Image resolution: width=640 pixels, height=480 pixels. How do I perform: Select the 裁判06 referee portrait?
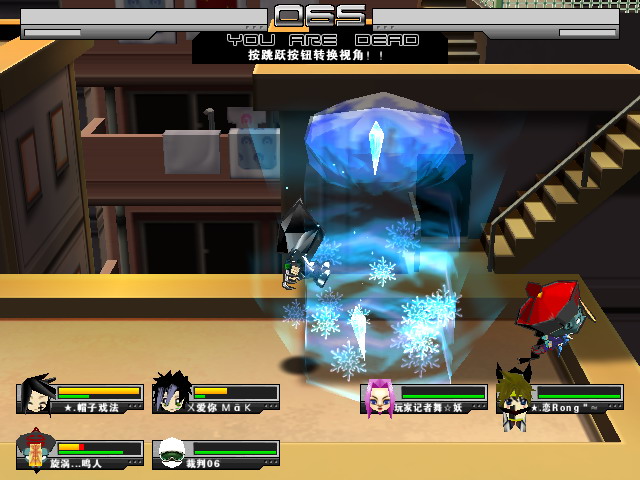click(x=171, y=453)
